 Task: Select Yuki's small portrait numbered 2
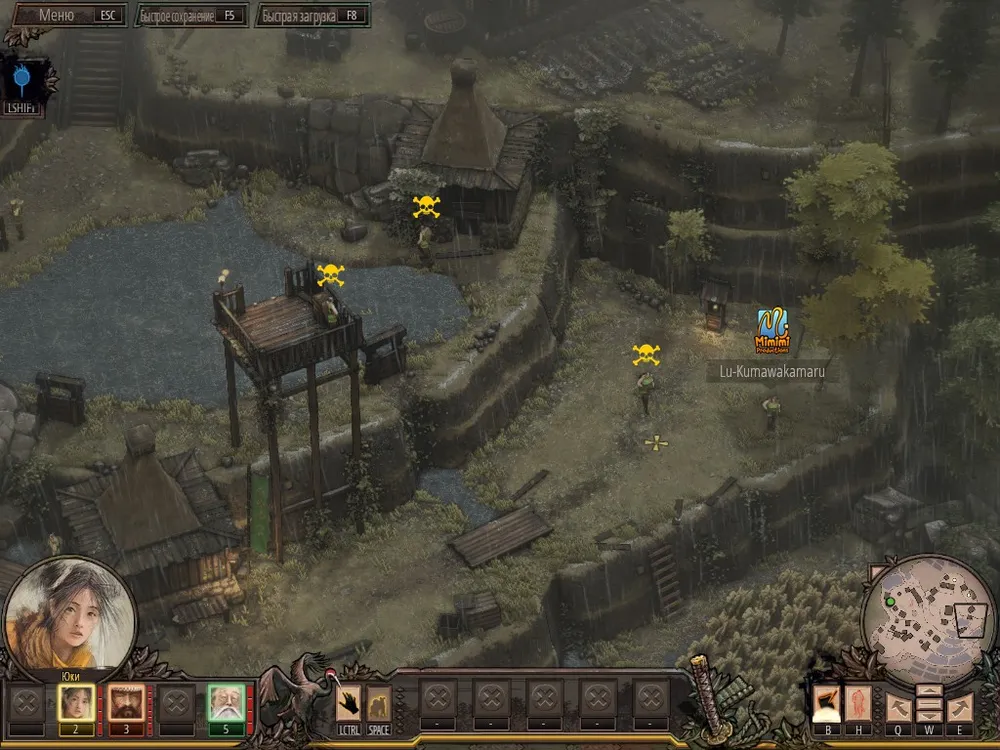(x=76, y=703)
